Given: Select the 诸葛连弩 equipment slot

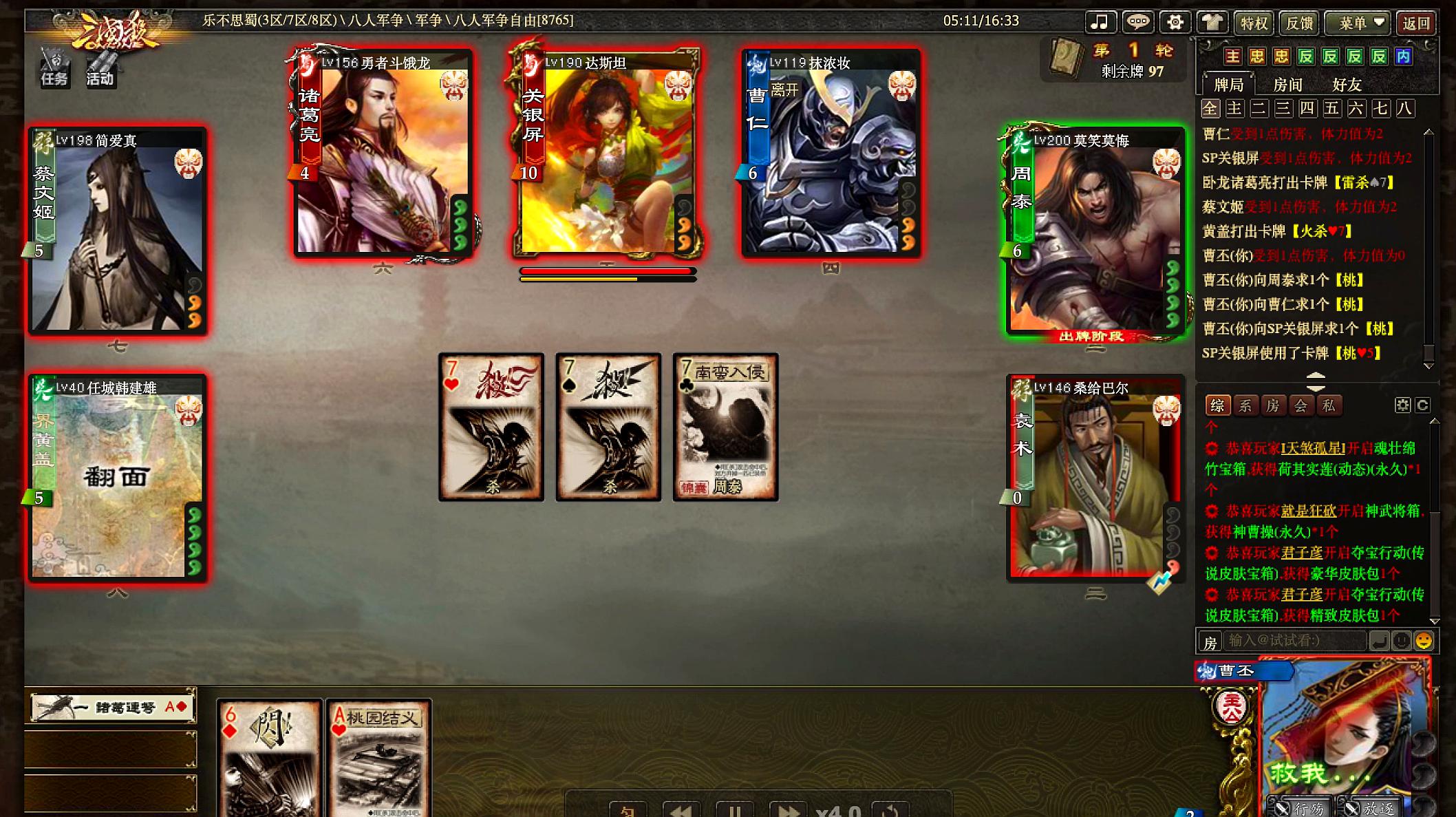Looking at the screenshot, I should (111, 707).
